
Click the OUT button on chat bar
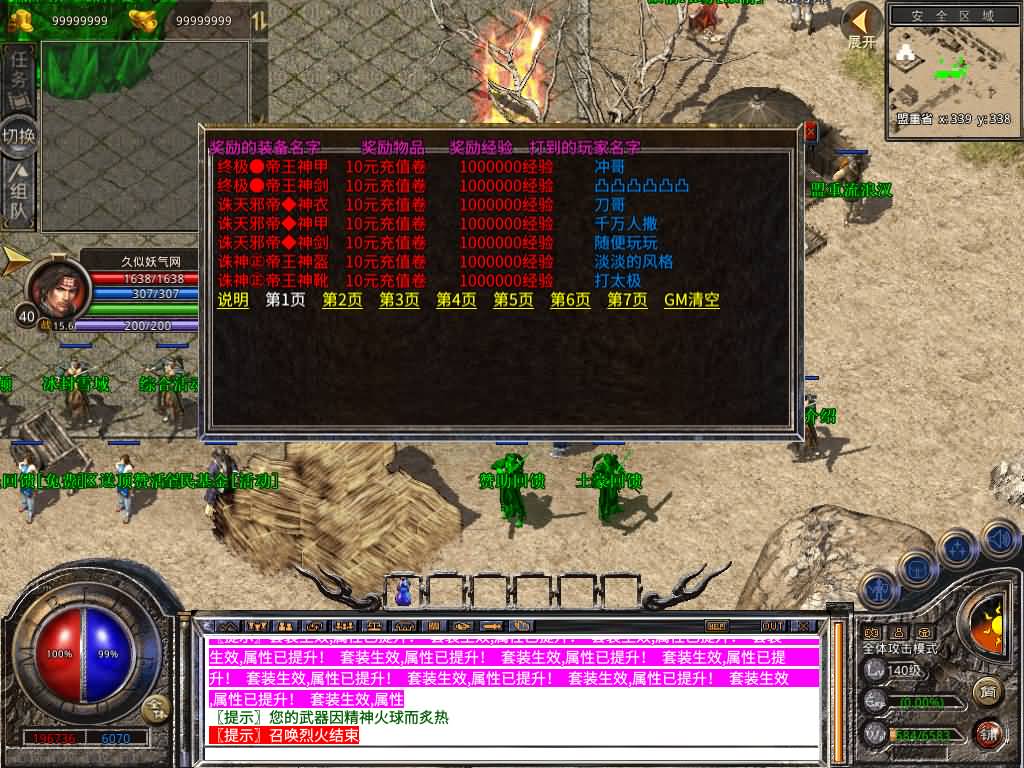(772, 626)
